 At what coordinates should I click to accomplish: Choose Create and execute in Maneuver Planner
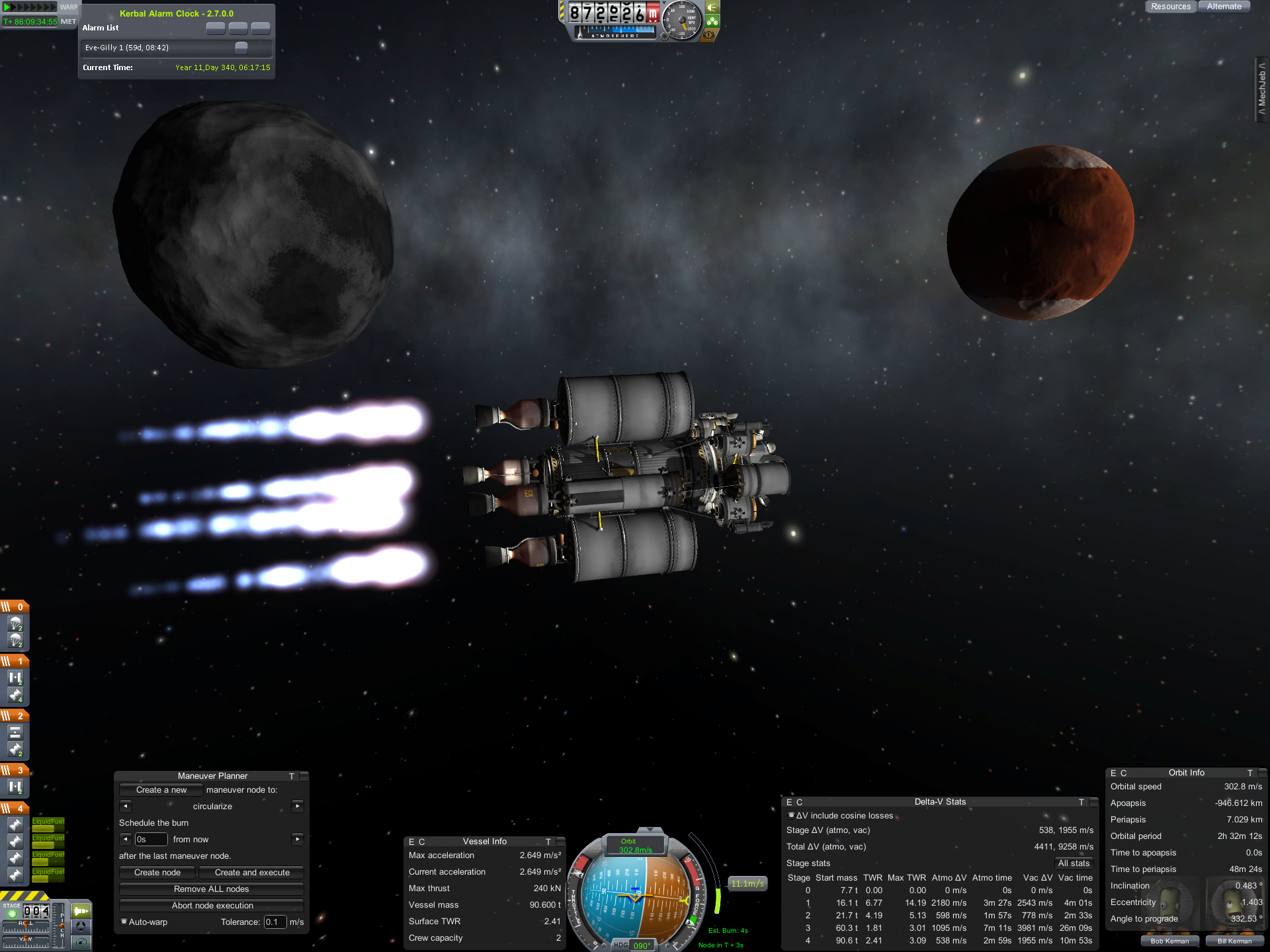click(252, 873)
